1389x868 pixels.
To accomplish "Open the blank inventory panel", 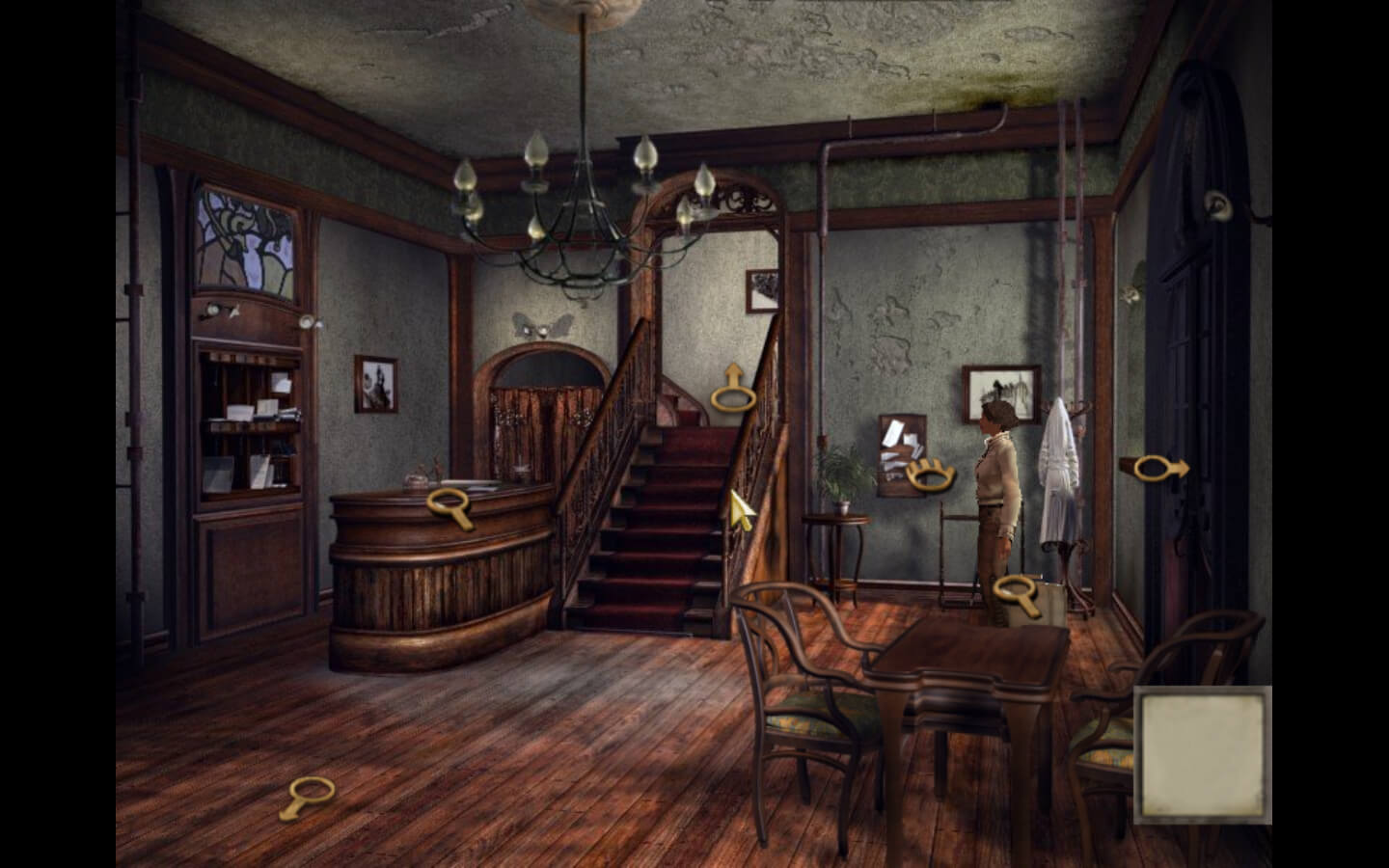I will tap(1203, 755).
